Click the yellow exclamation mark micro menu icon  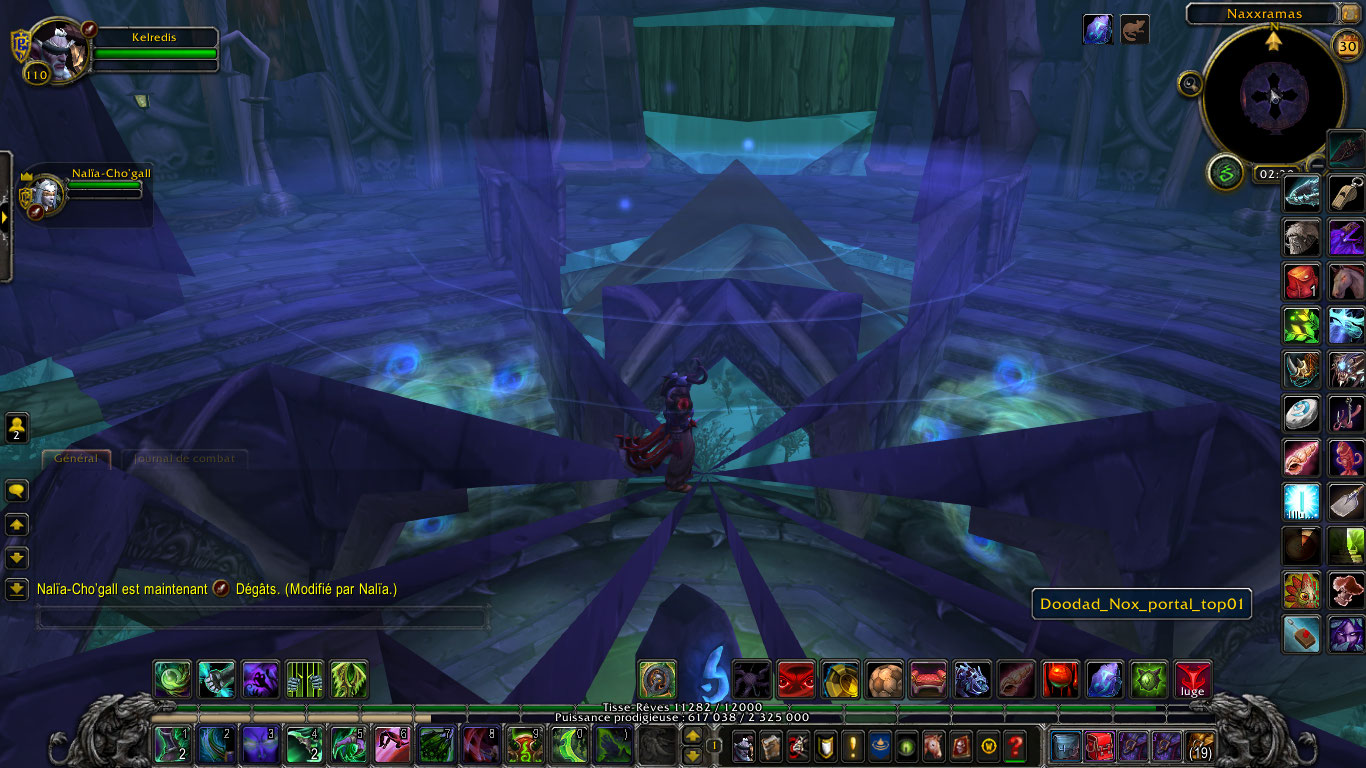(854, 748)
